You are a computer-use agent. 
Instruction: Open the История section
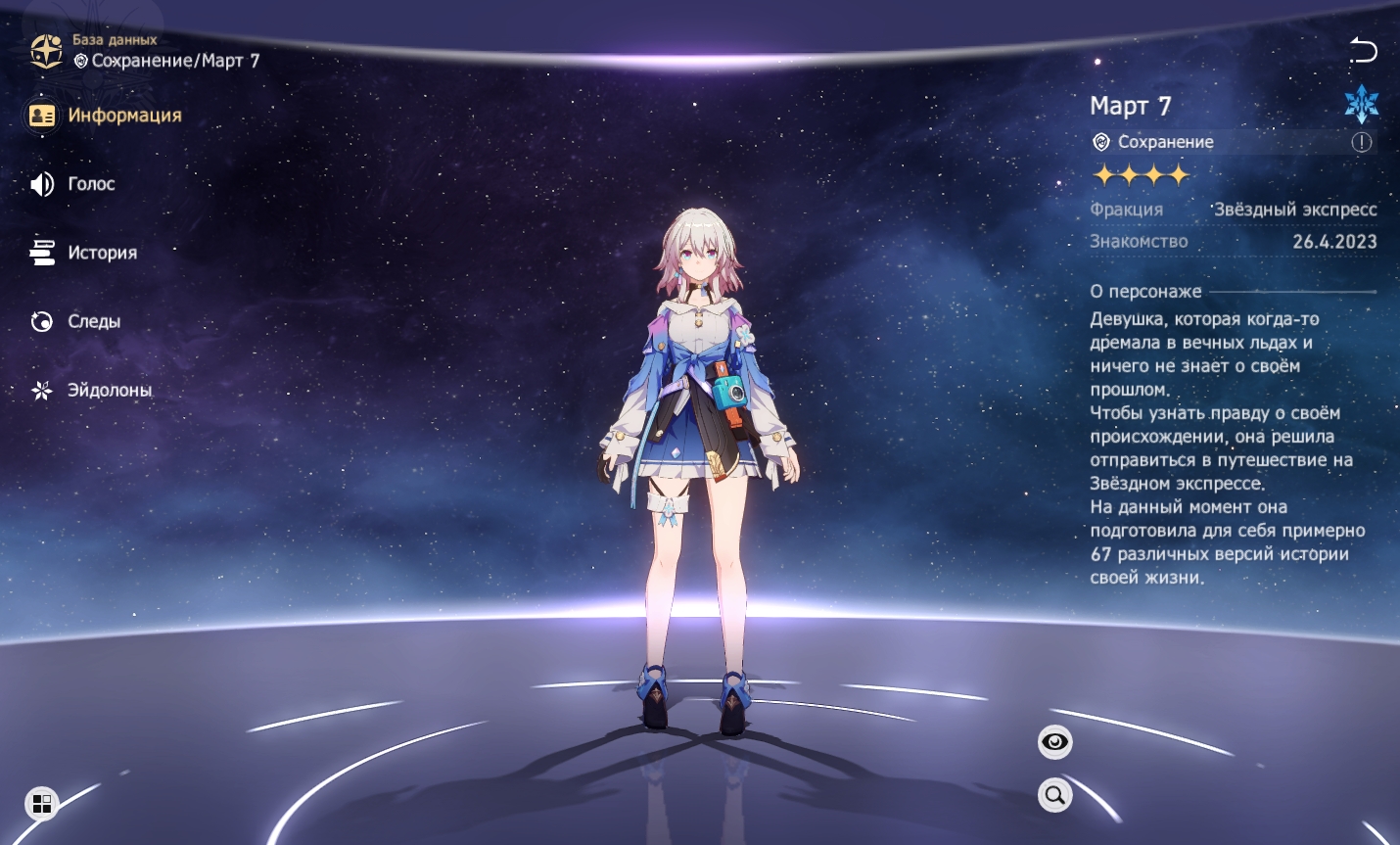(x=84, y=253)
